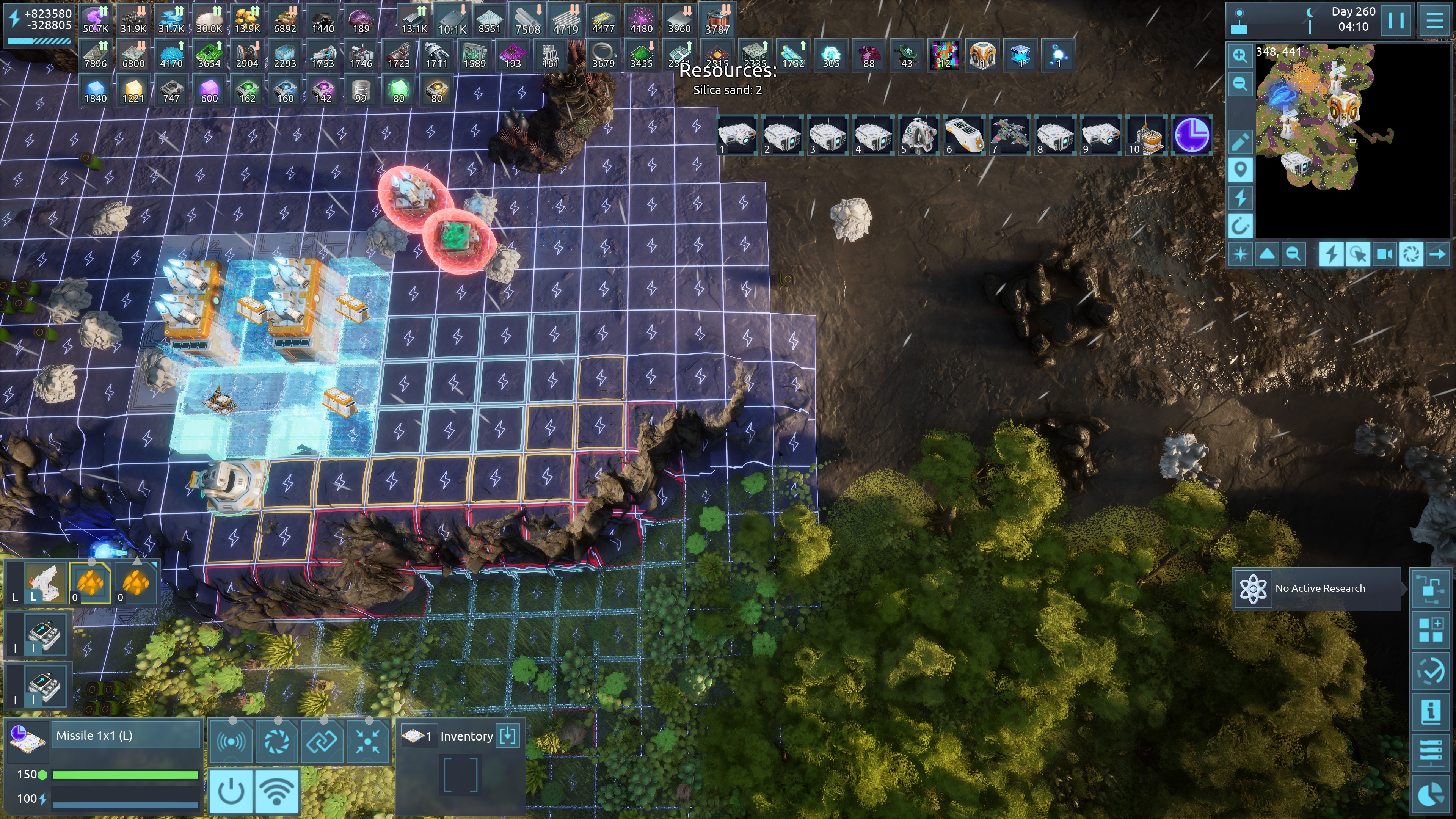This screenshot has height=819, width=1456.
Task: Select the pencil edit tool by minimap
Action: pos(1240,141)
